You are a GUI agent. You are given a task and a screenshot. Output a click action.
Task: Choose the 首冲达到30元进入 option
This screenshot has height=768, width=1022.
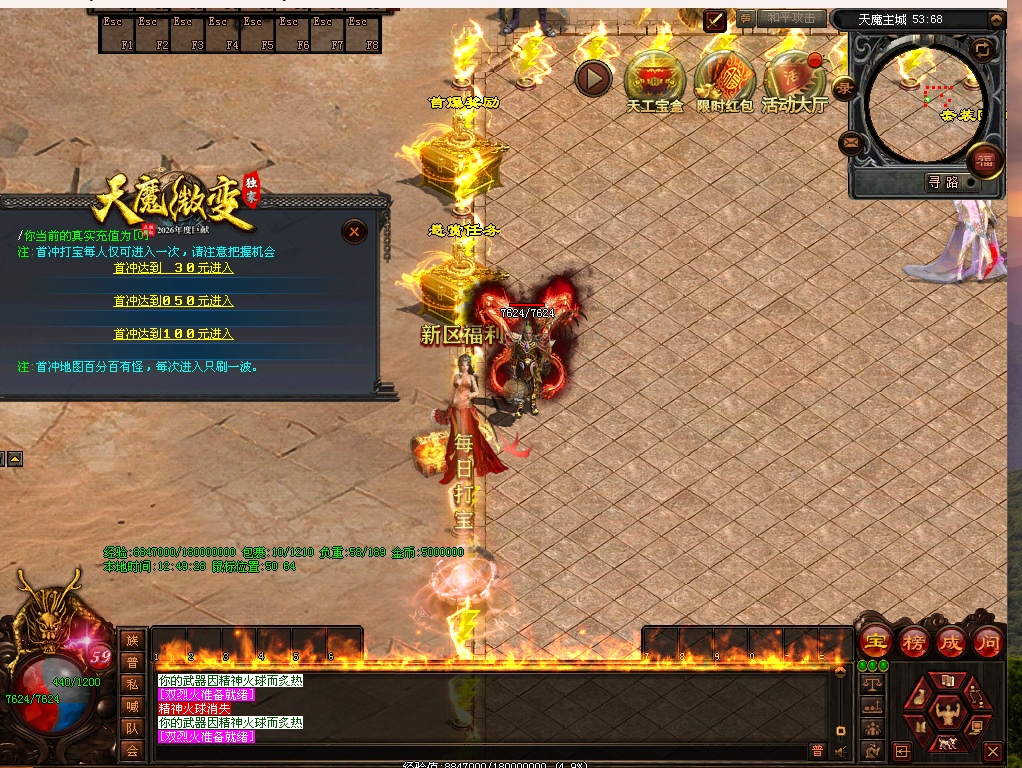[x=173, y=268]
